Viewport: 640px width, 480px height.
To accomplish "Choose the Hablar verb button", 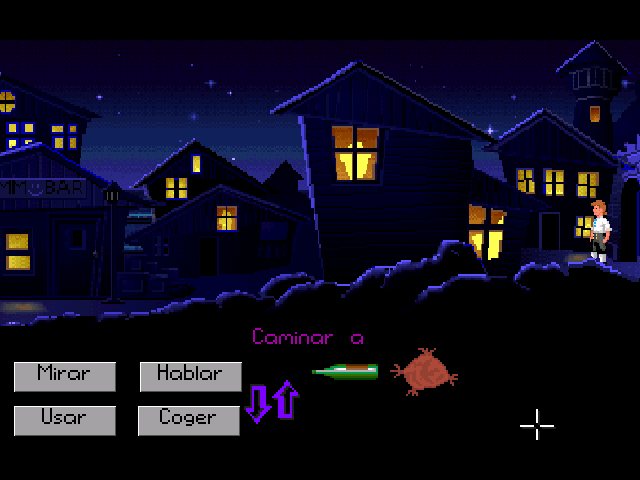I will click(190, 376).
